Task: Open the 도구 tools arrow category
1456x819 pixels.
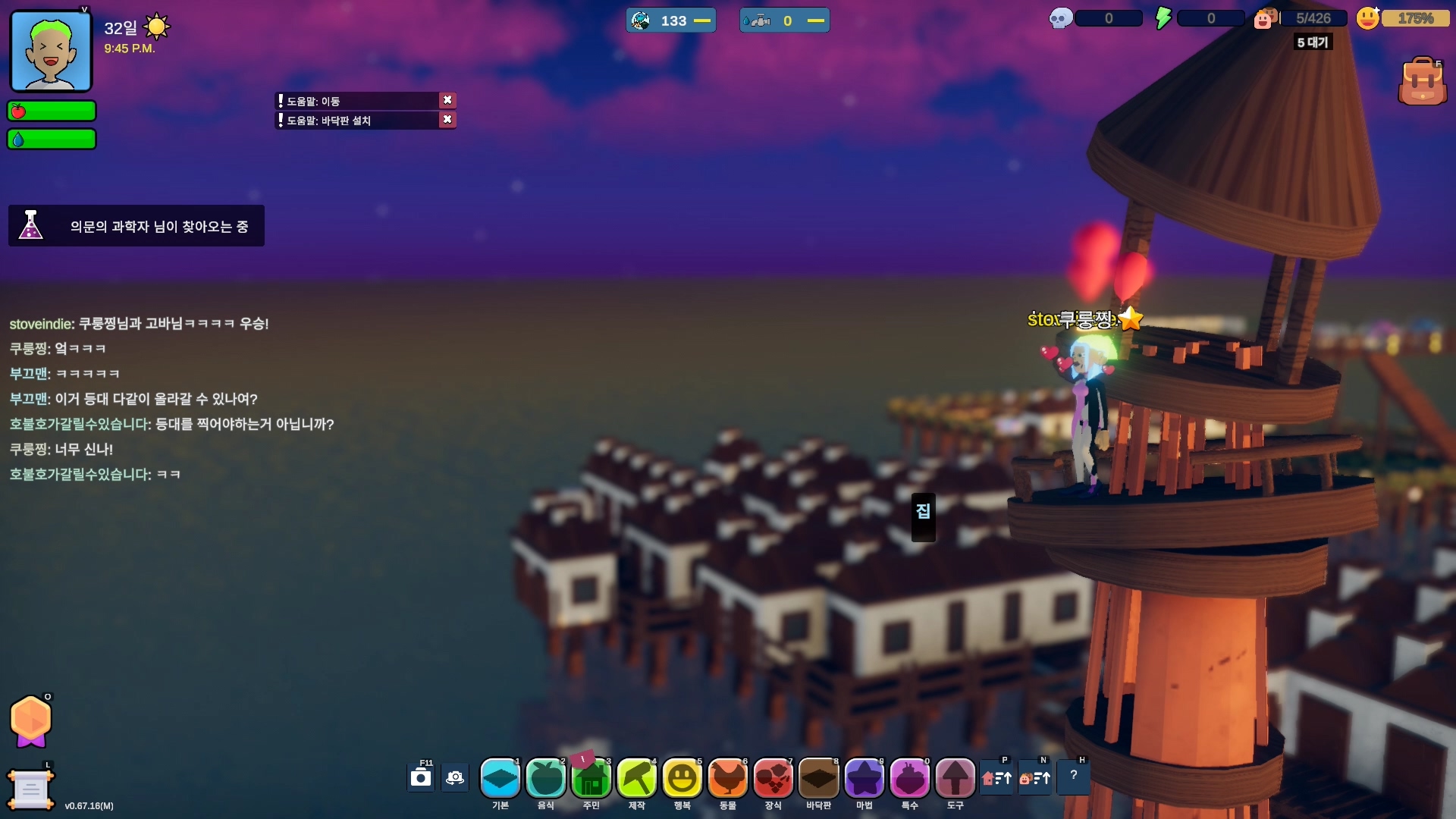Action: click(955, 778)
